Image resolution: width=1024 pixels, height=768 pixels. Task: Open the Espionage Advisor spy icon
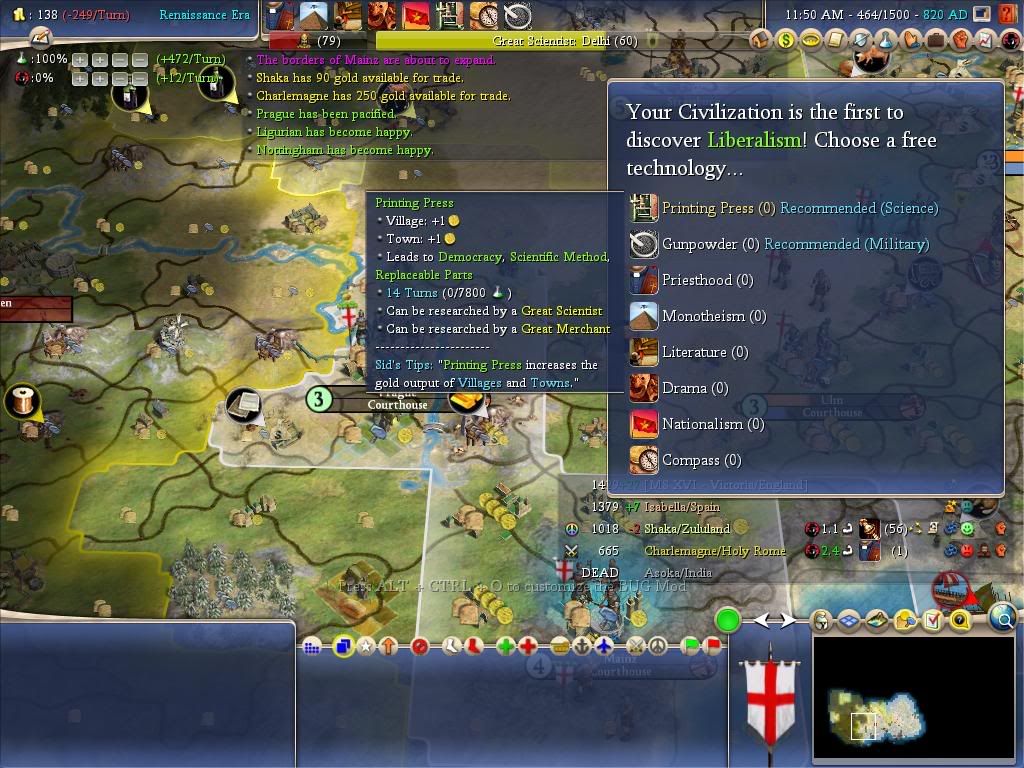click(1009, 40)
